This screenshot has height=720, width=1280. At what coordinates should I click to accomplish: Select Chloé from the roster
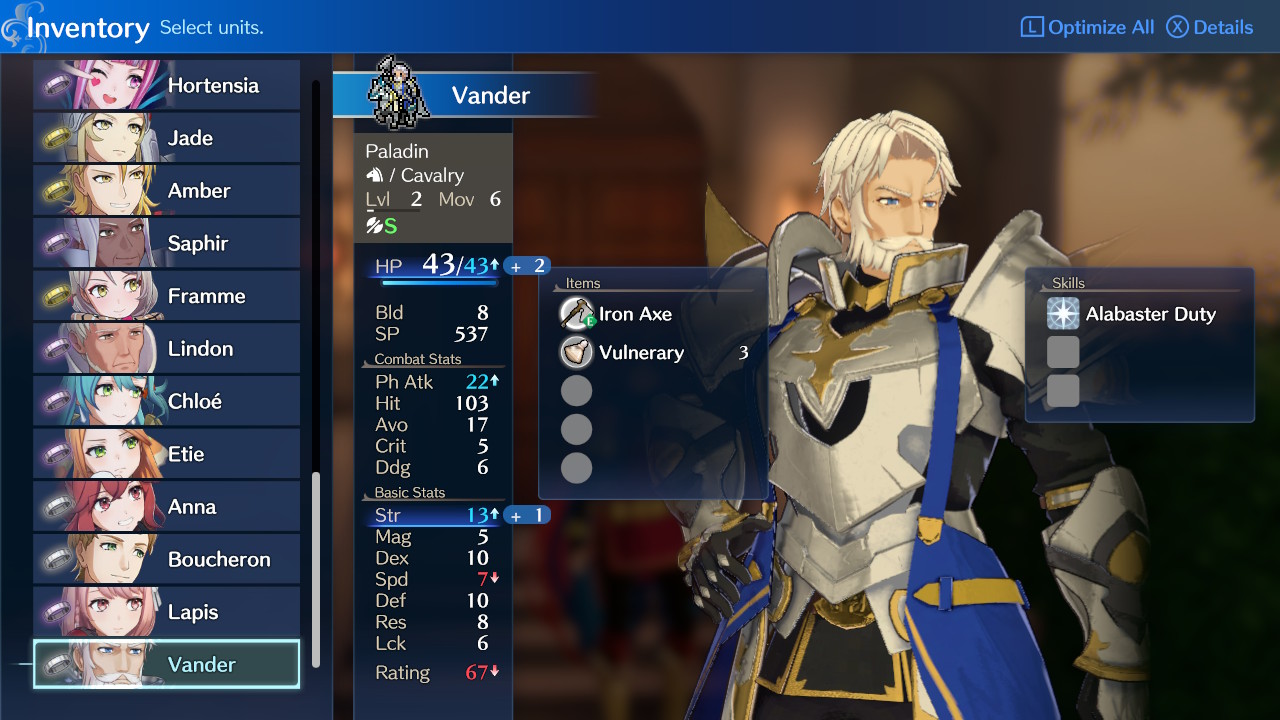point(167,401)
